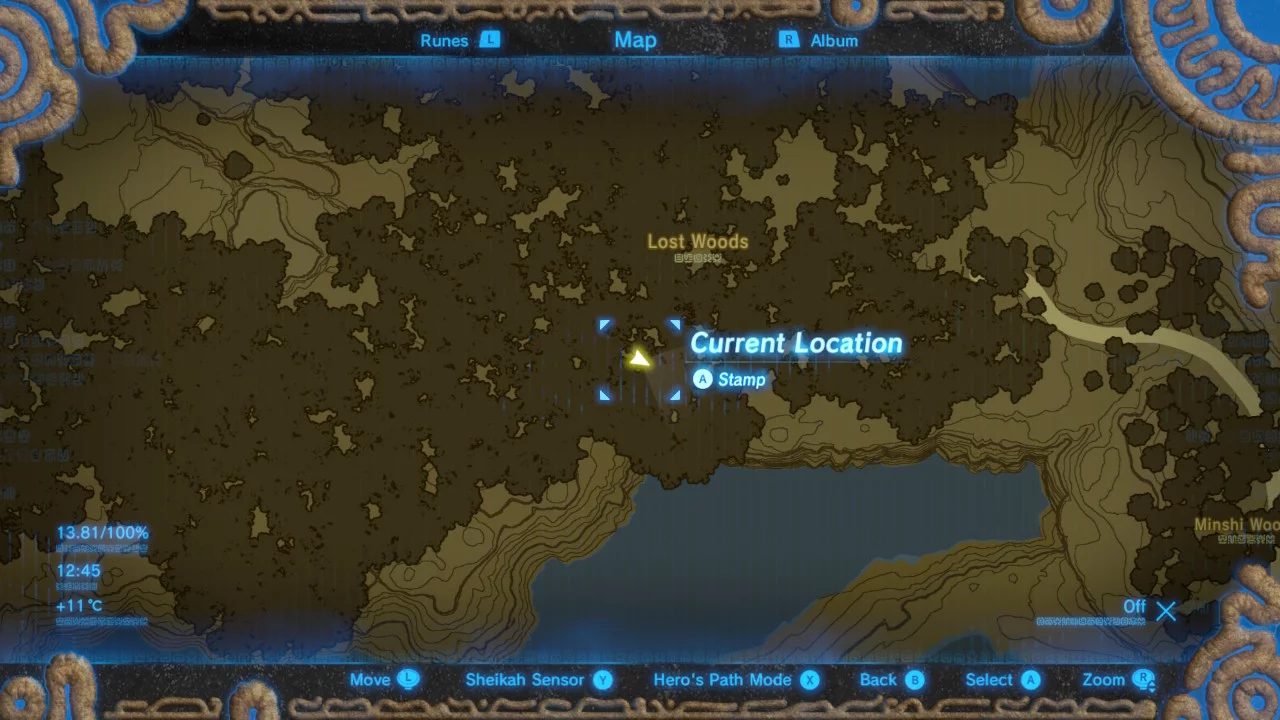Viewport: 1280px width, 720px height.
Task: Select the yellow player position arrow
Action: (x=638, y=358)
